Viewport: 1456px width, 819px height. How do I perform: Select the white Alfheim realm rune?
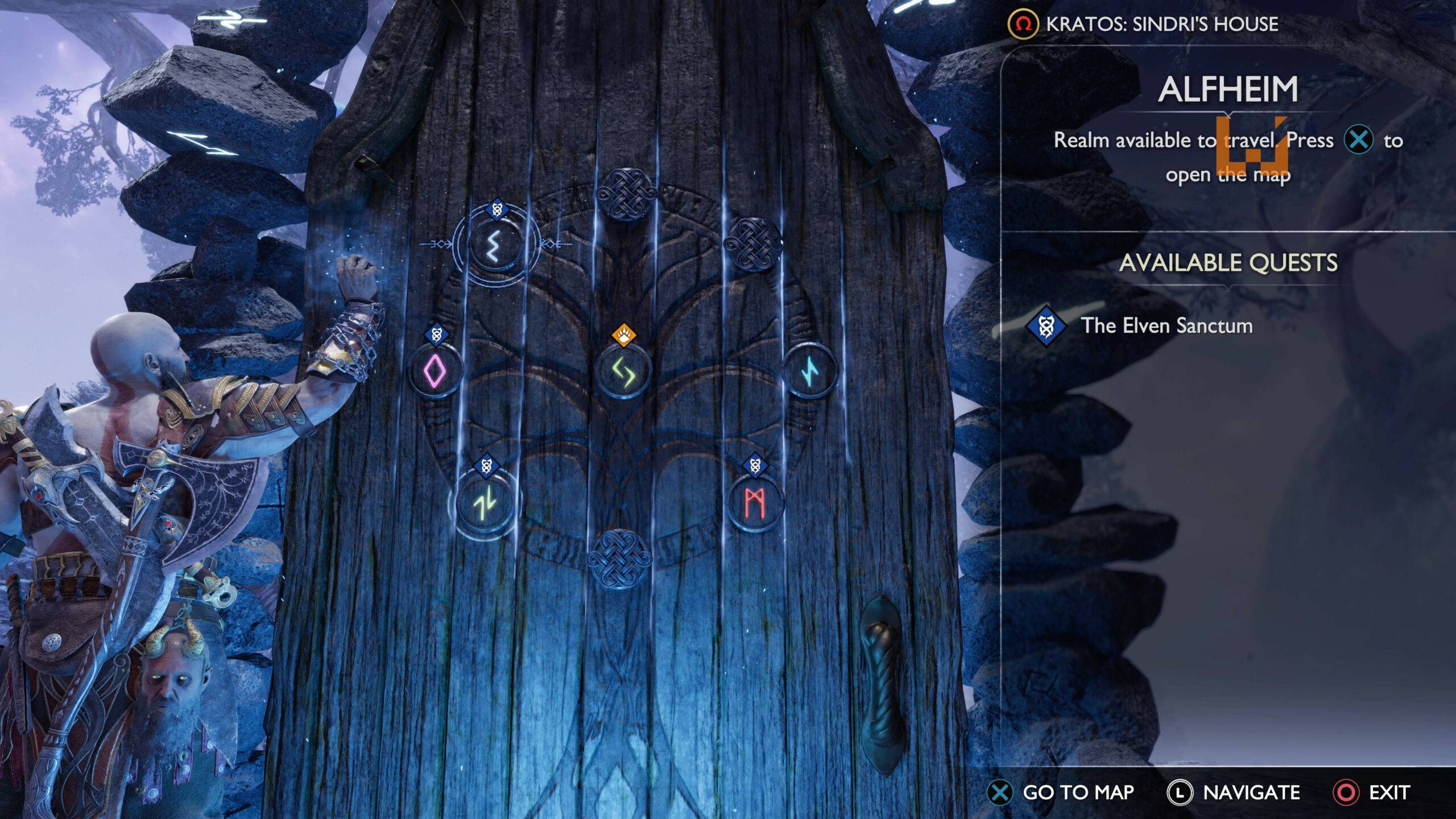[495, 245]
